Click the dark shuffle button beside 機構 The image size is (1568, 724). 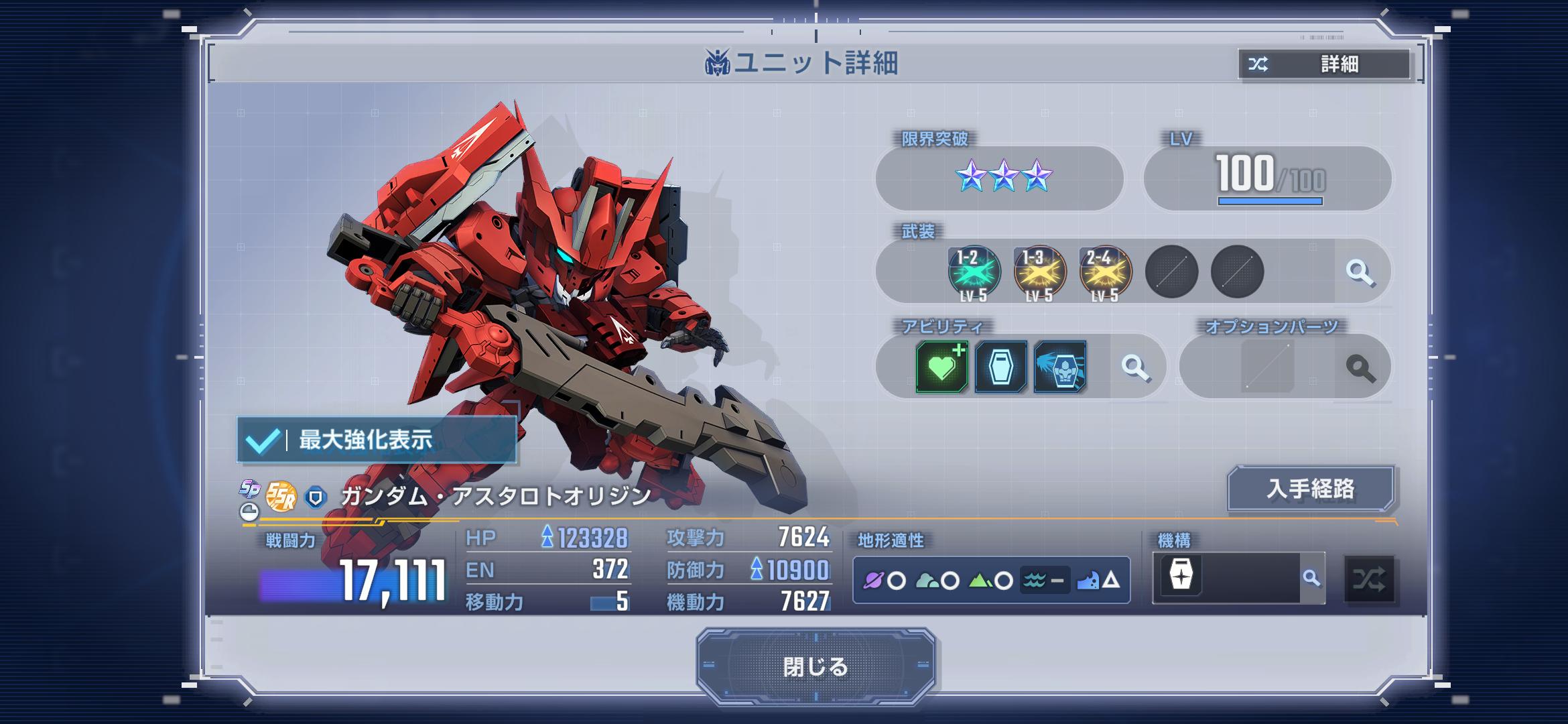click(1369, 579)
